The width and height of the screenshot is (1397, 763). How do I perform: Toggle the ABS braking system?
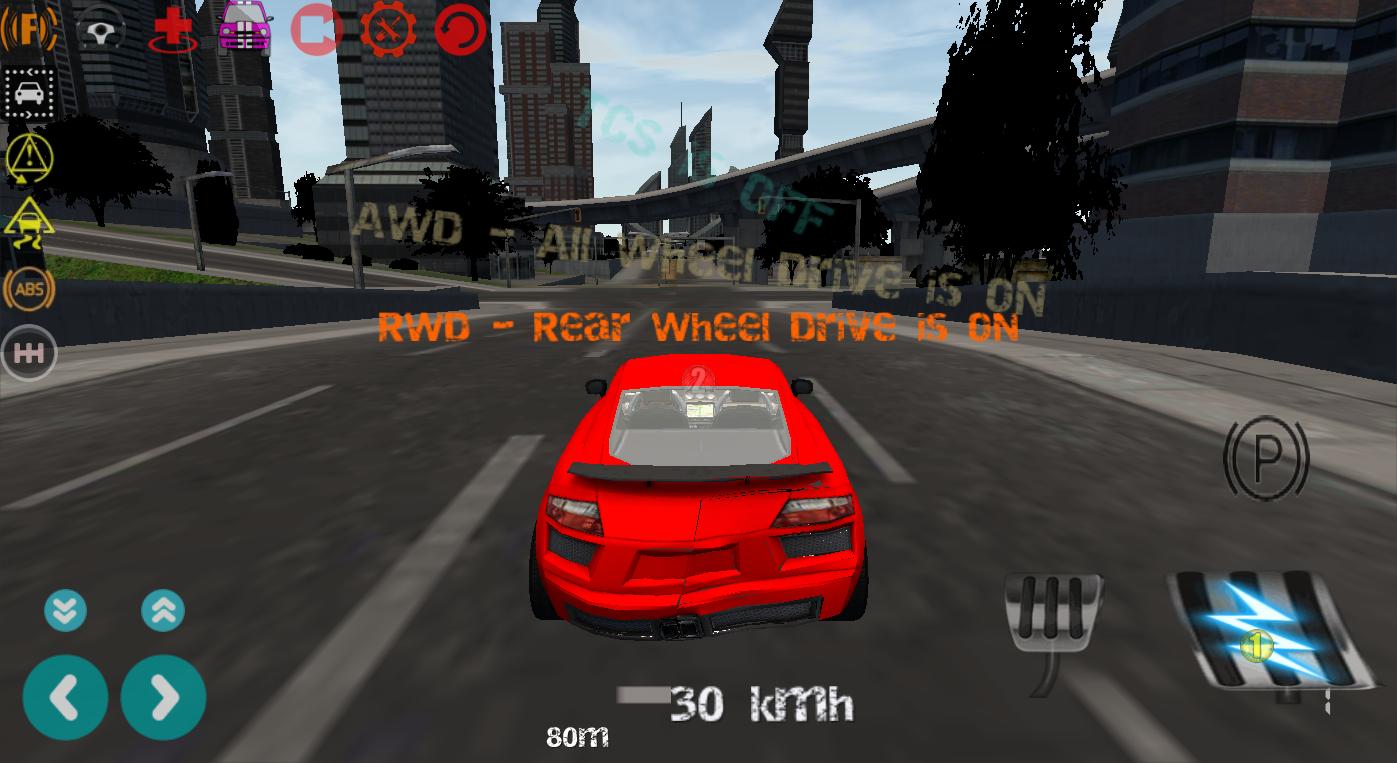click(30, 289)
